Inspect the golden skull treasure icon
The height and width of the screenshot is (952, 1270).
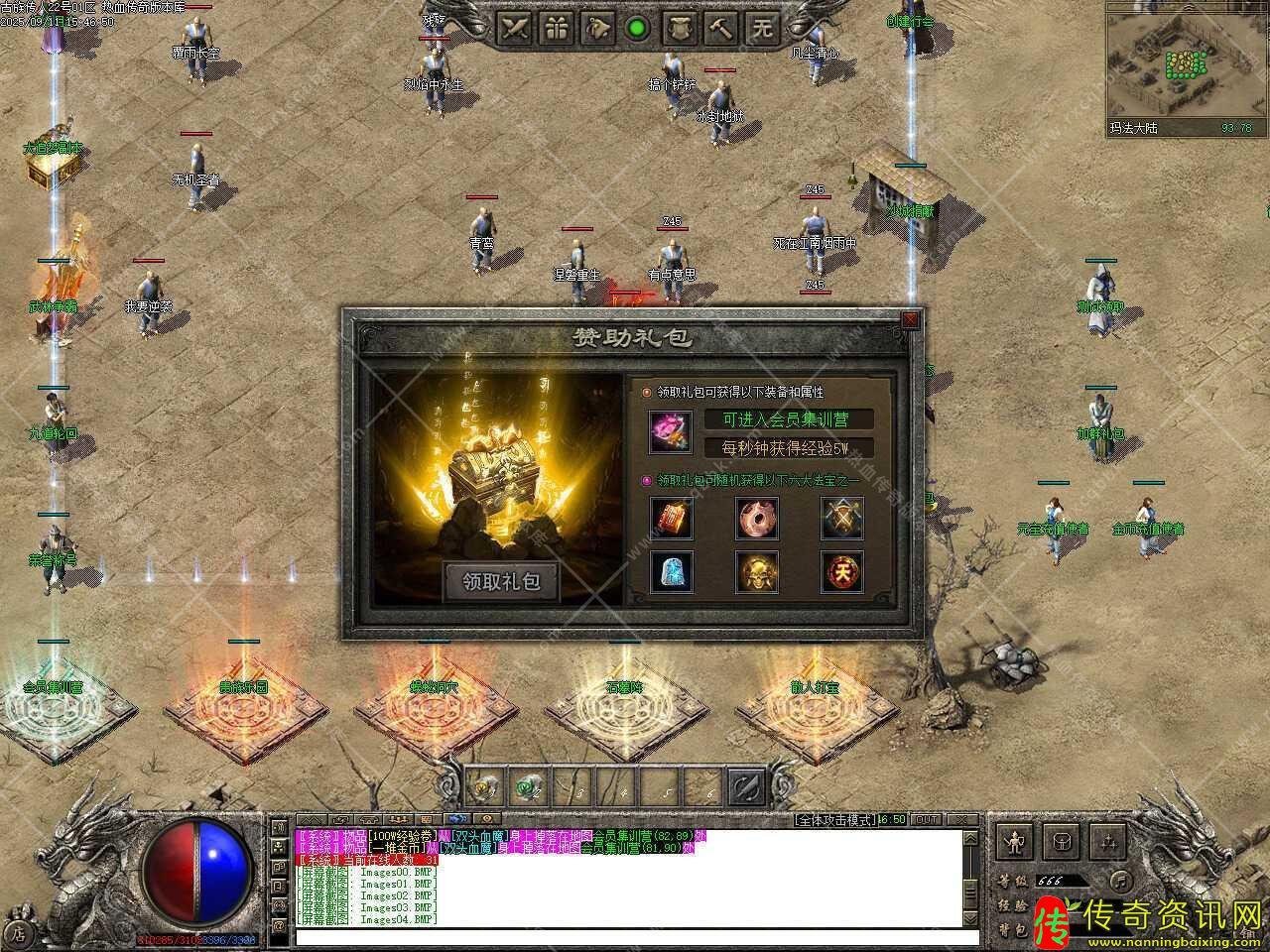[756, 571]
